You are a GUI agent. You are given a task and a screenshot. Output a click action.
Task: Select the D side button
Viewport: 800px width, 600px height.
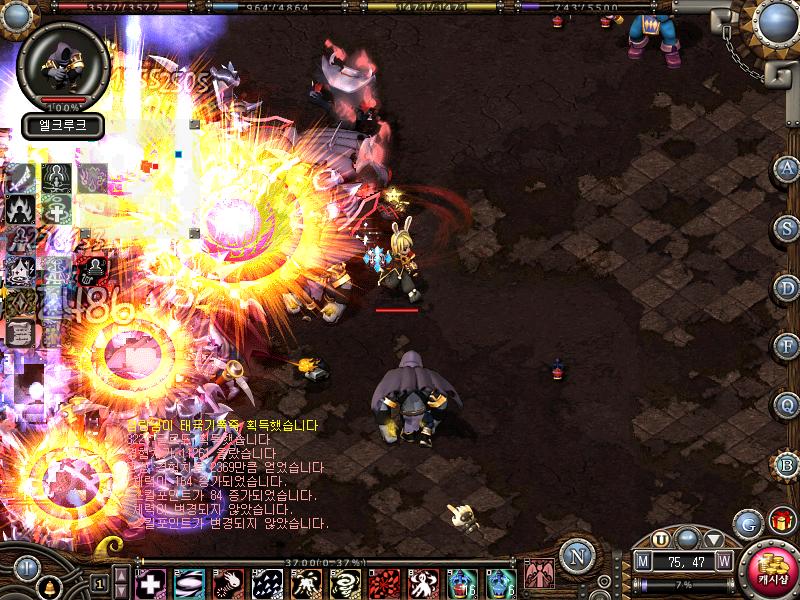click(787, 287)
